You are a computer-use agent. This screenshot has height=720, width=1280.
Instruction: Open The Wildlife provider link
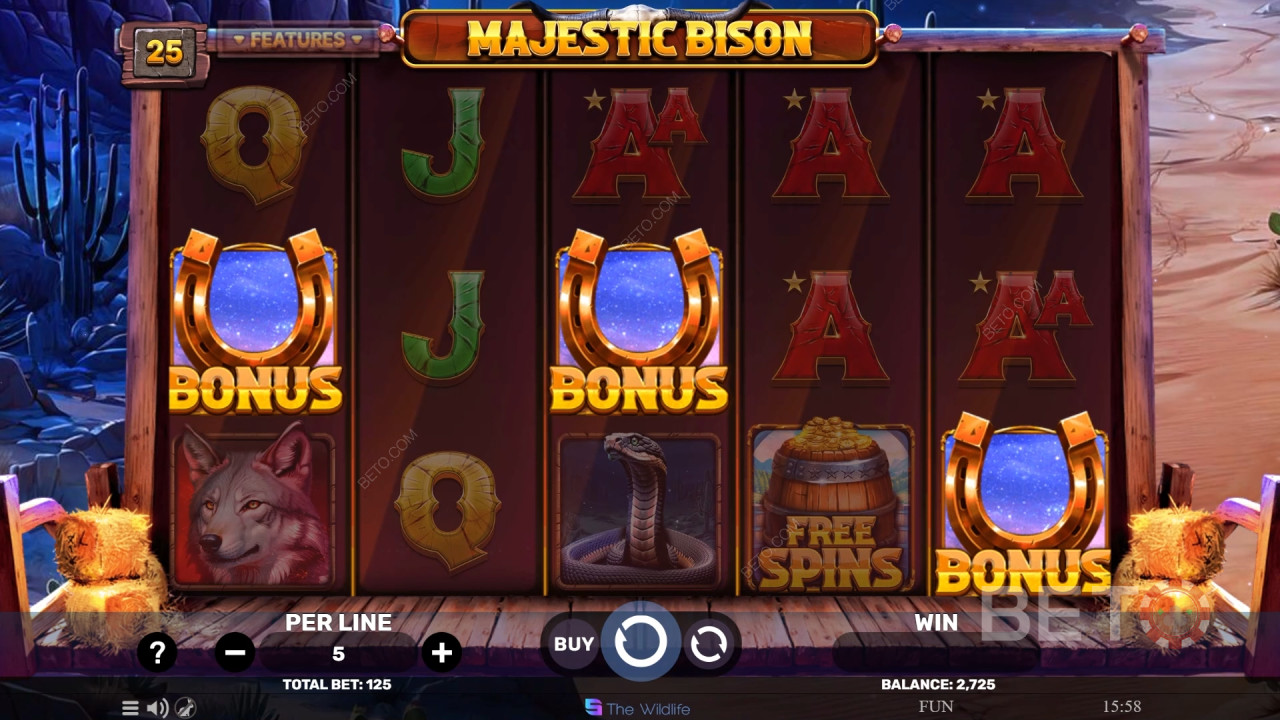637,708
